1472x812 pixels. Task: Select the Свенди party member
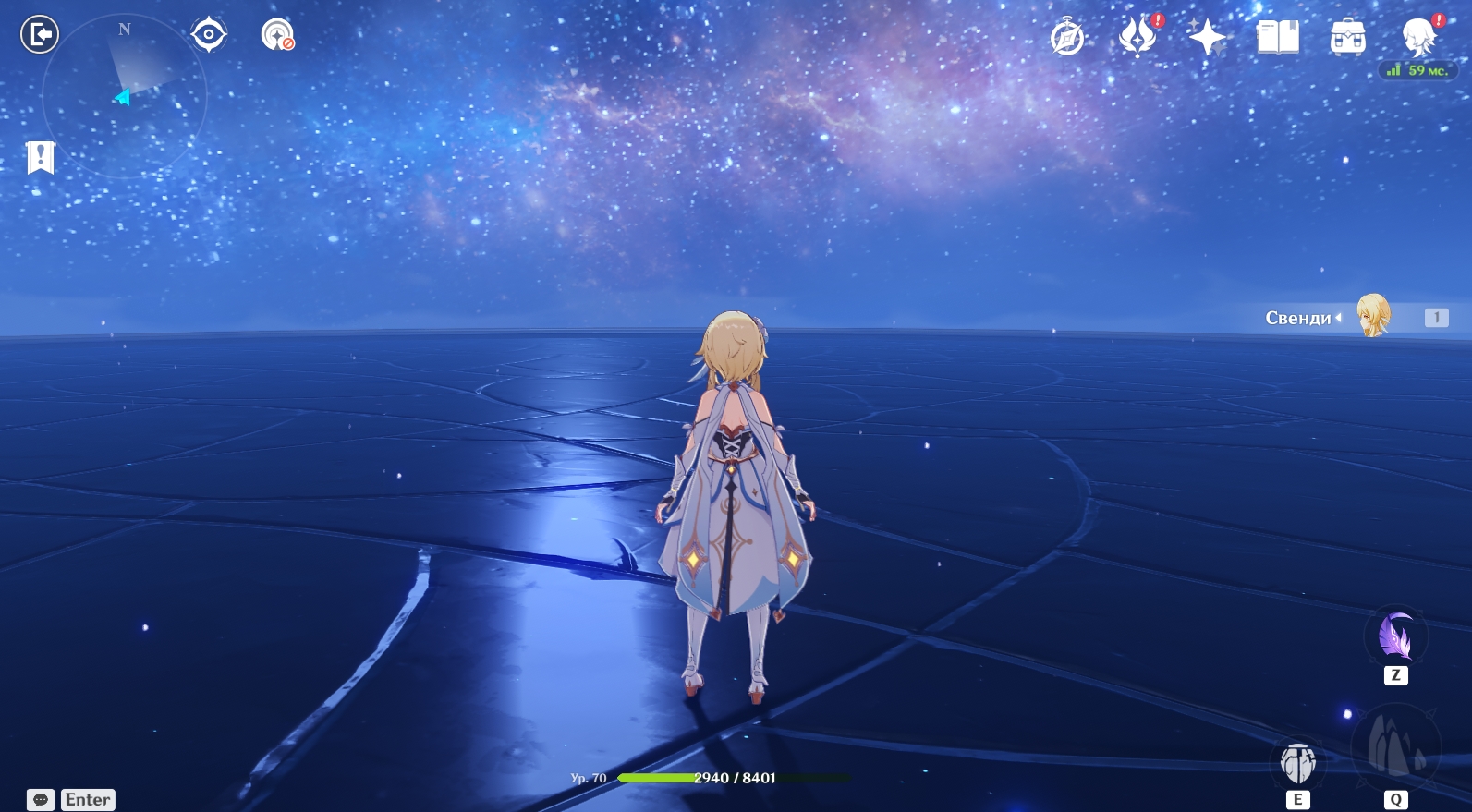1373,317
